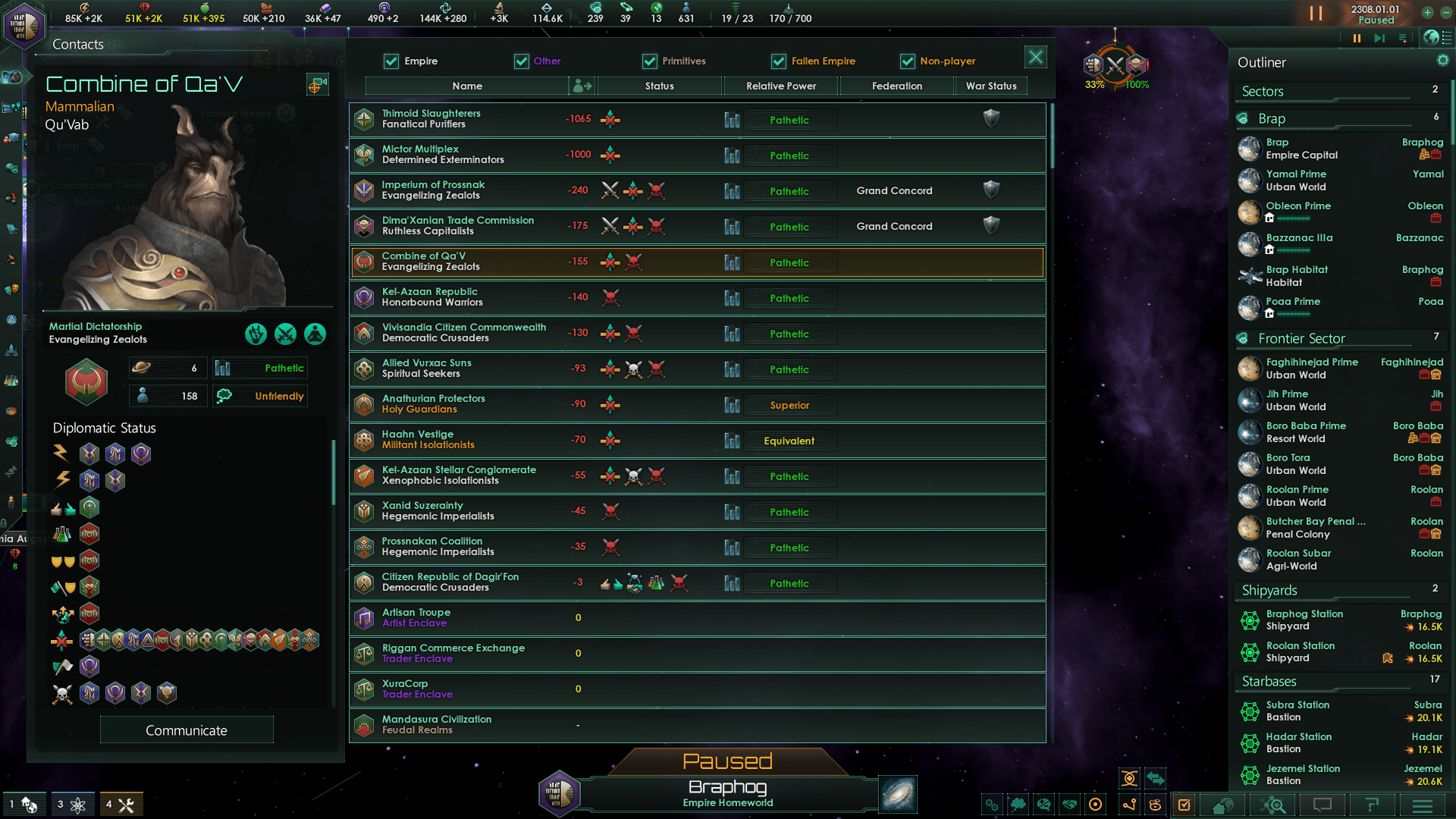Open the Communicate dialog with Combine of Qa'V
Viewport: 1456px width, 819px height.
(187, 730)
